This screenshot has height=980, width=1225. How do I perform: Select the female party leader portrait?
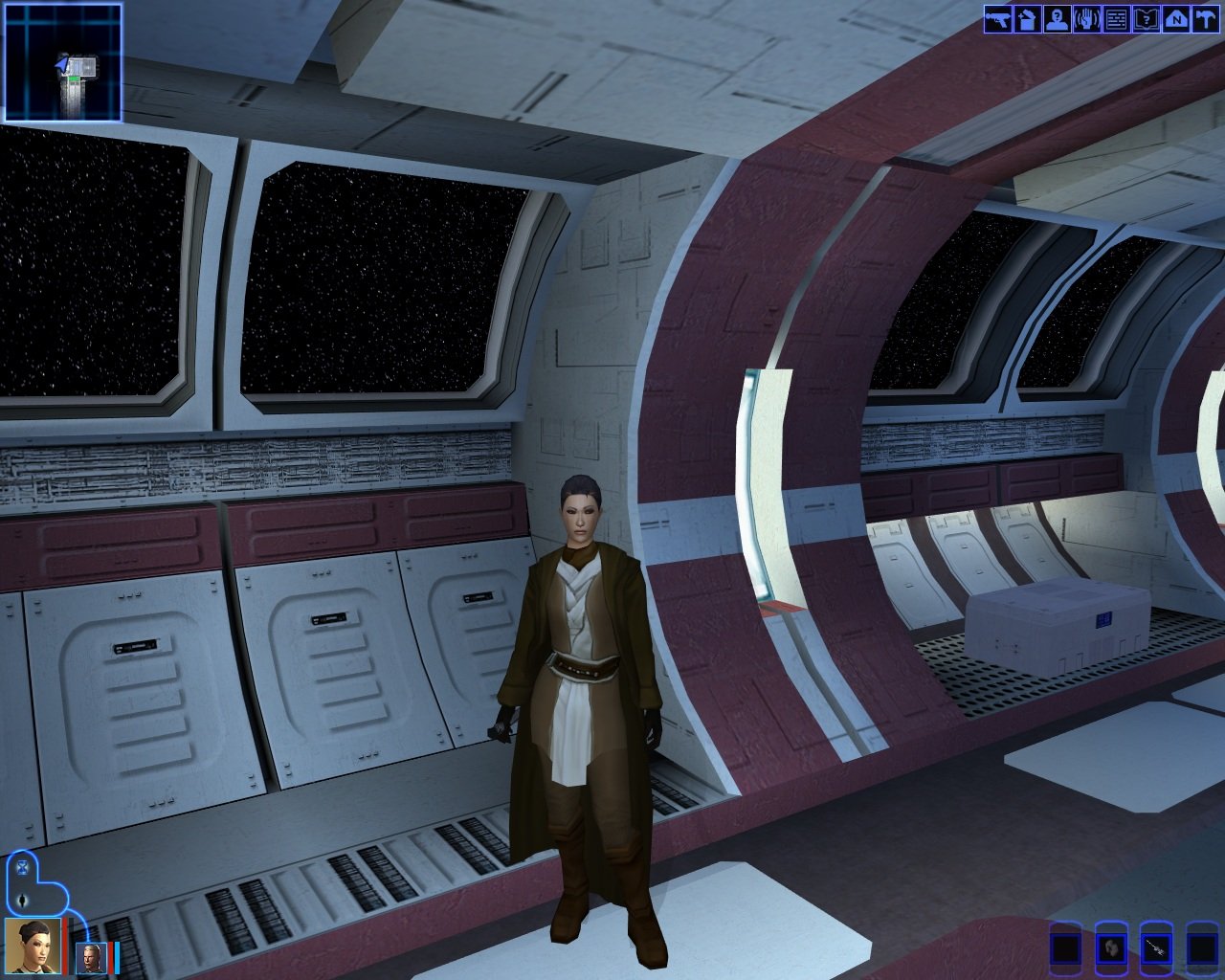pos(33,946)
